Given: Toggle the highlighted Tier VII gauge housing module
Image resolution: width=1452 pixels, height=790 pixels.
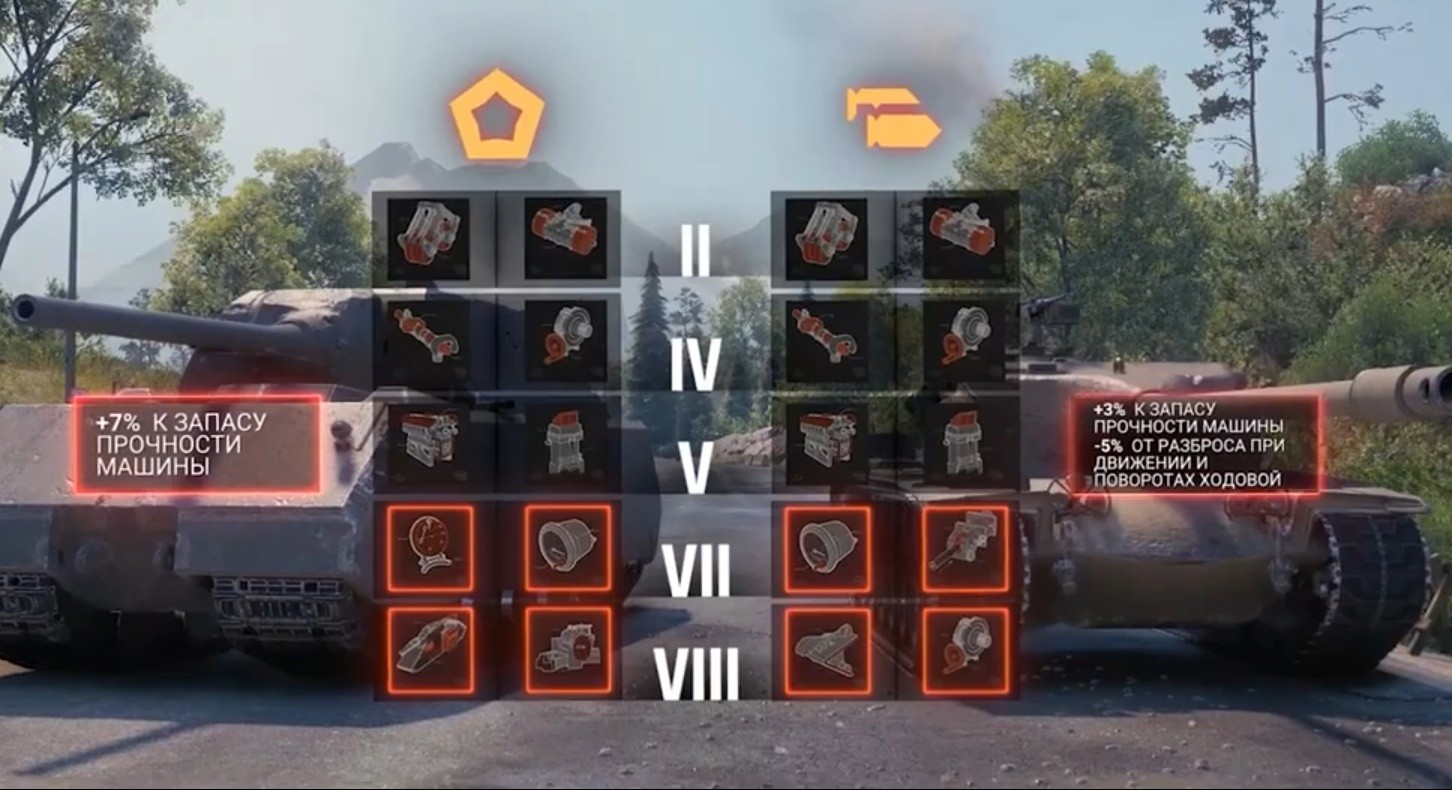Looking at the screenshot, I should (x=565, y=547).
